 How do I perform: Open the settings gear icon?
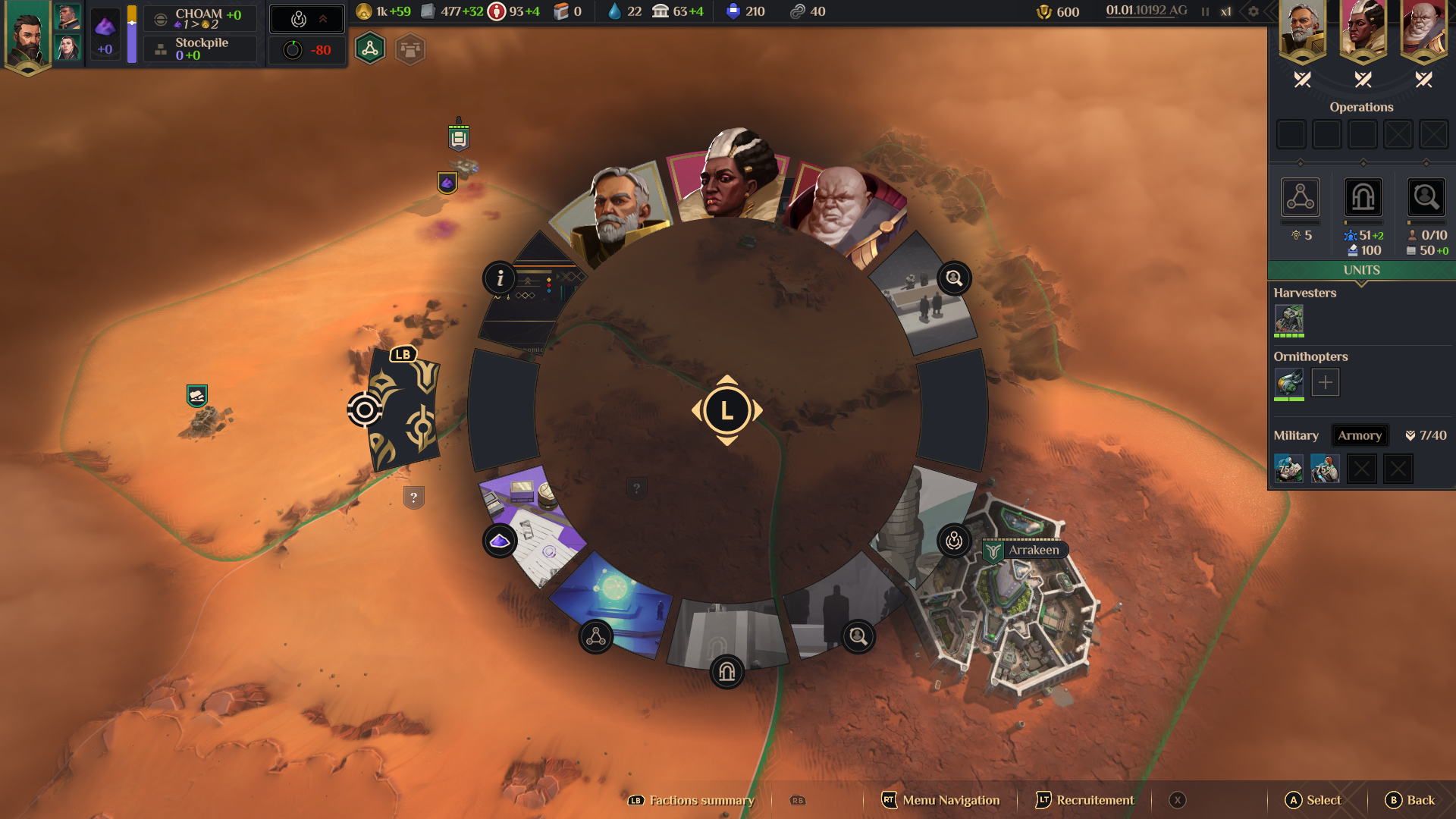pyautogui.click(x=1254, y=11)
